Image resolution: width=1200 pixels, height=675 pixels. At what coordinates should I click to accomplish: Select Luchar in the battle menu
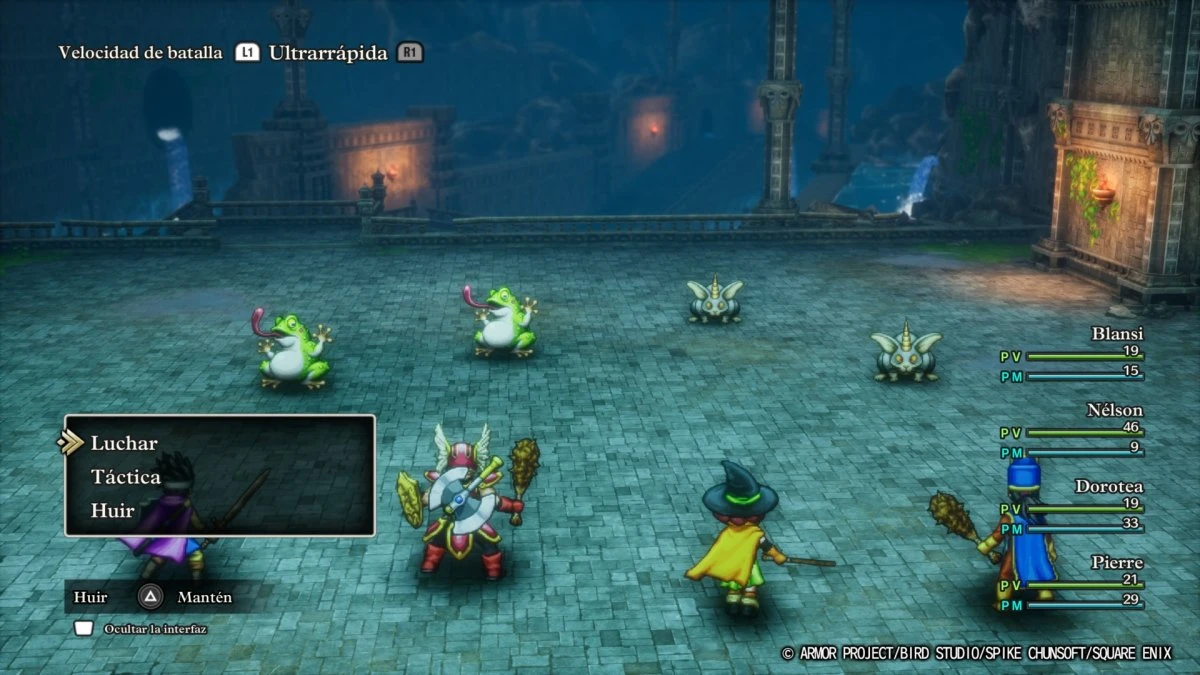[124, 443]
